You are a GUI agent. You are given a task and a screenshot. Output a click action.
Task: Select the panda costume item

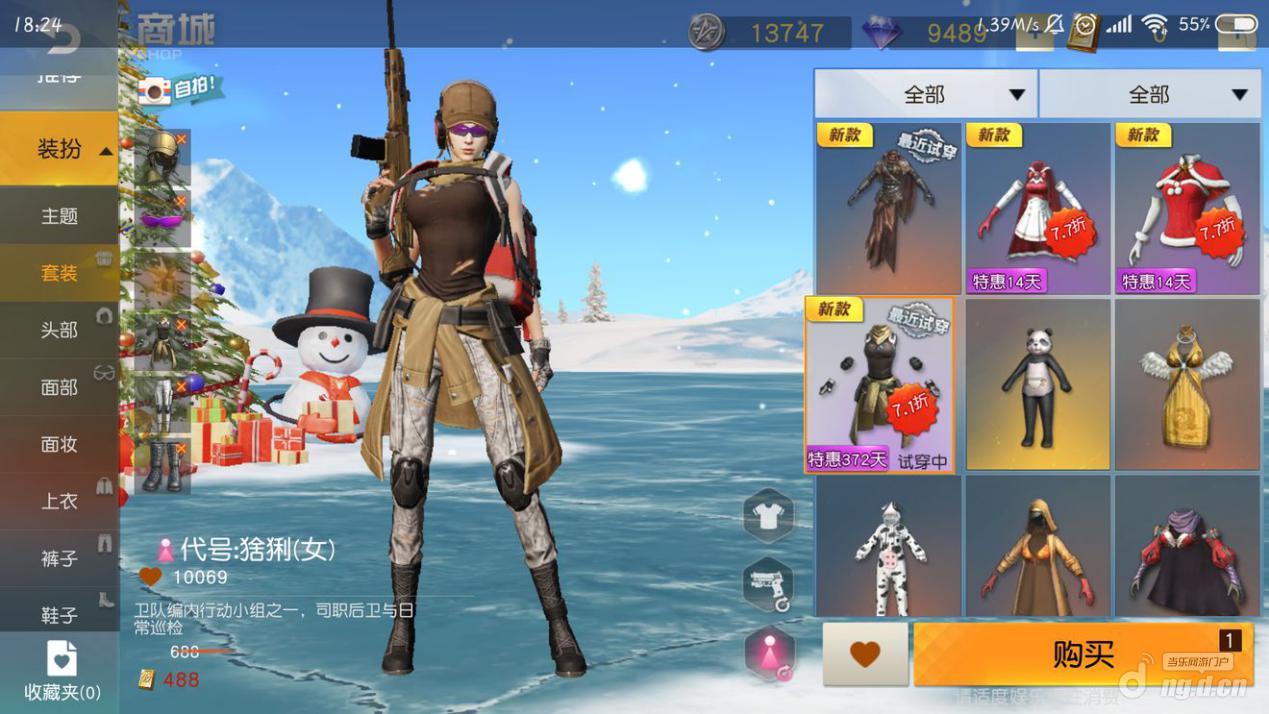tap(1037, 385)
